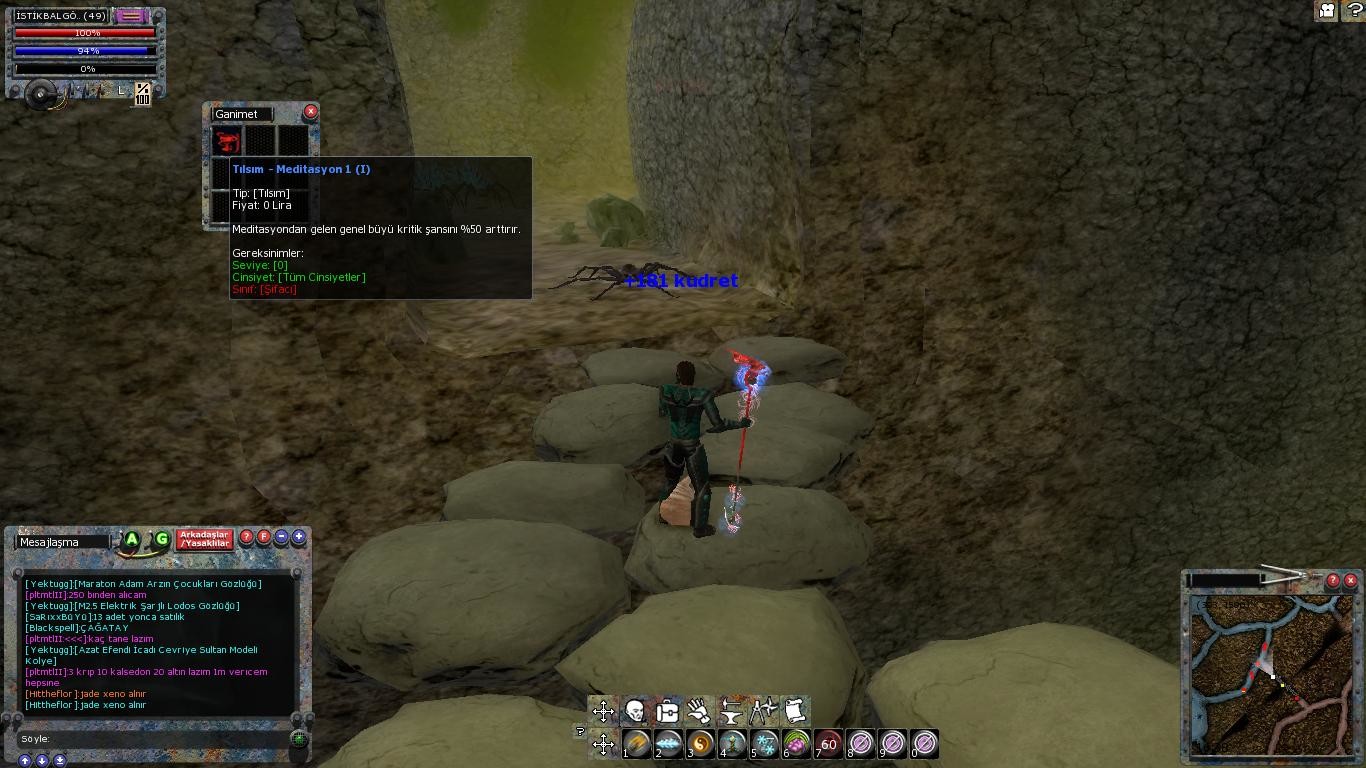Open the character skull face menu

tap(634, 711)
